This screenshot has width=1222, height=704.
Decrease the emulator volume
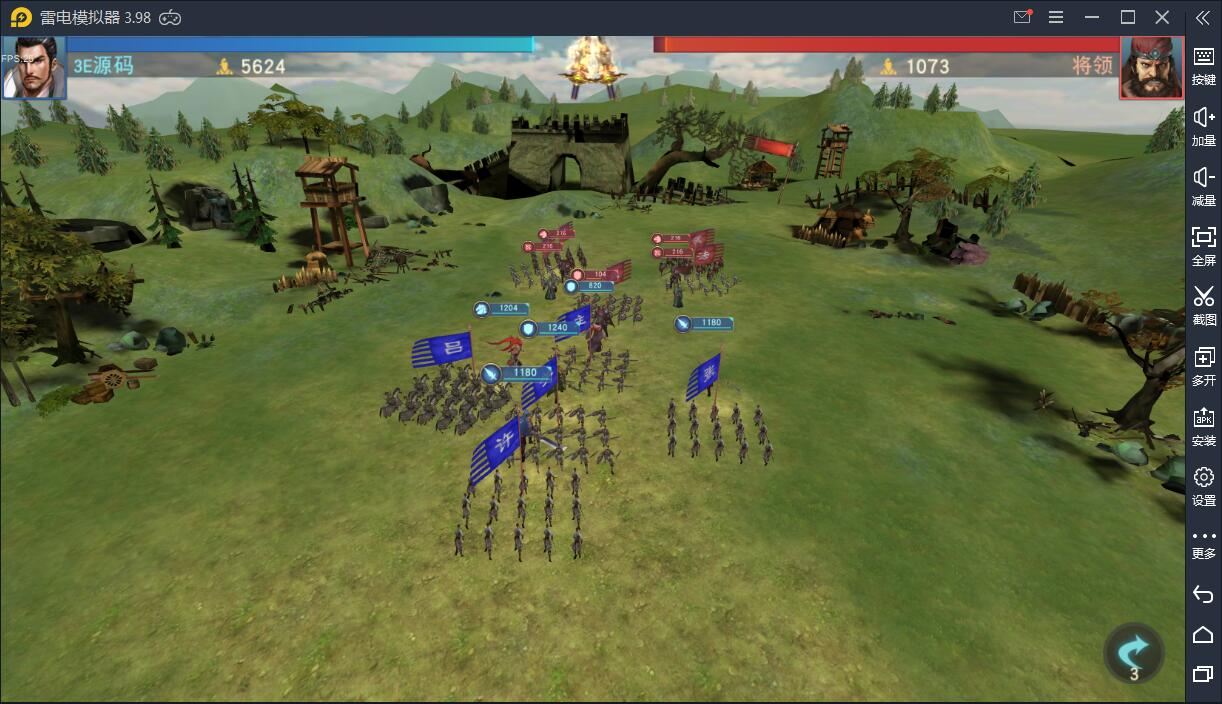[x=1203, y=184]
